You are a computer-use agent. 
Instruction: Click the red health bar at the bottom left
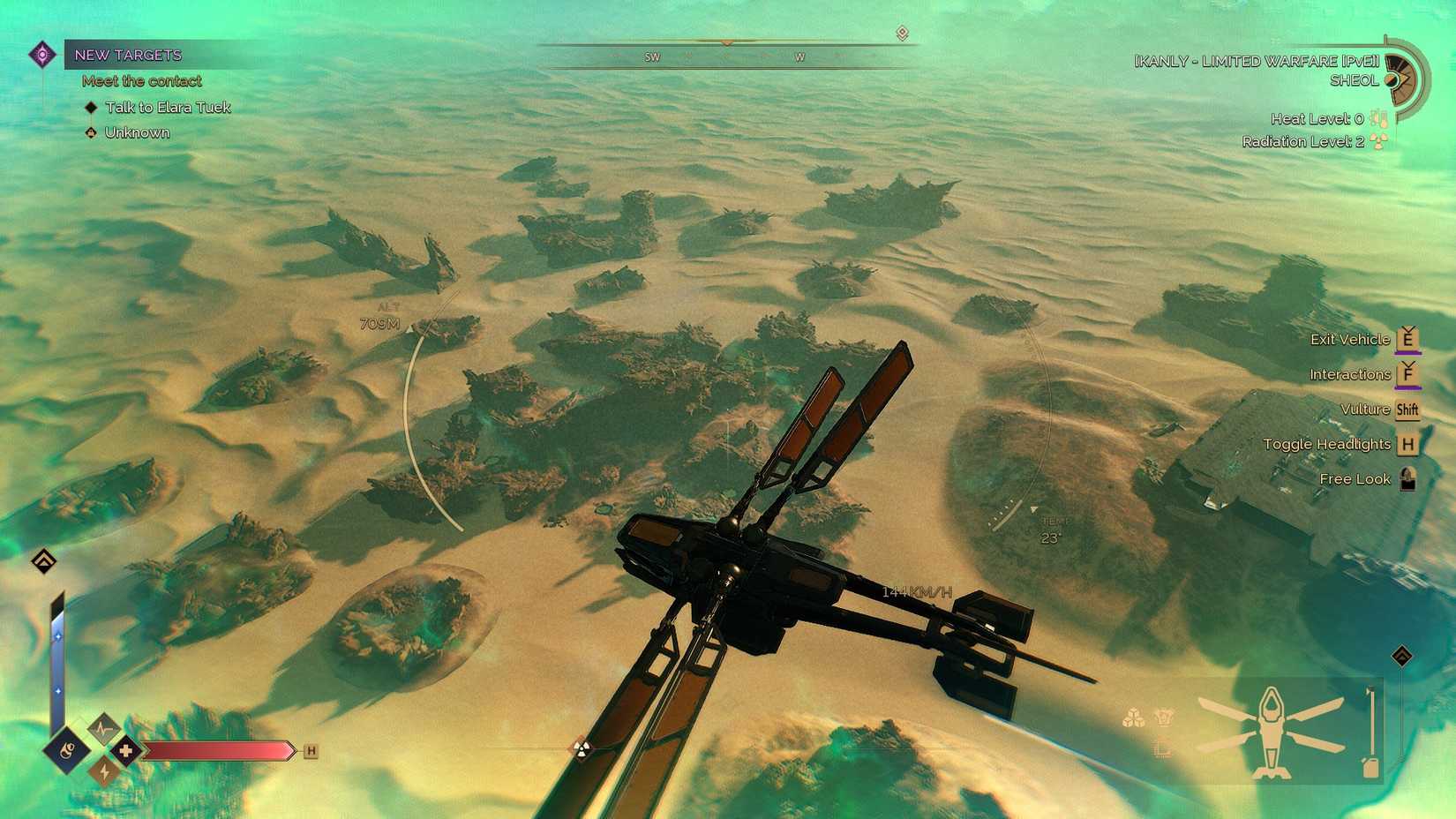coord(216,750)
